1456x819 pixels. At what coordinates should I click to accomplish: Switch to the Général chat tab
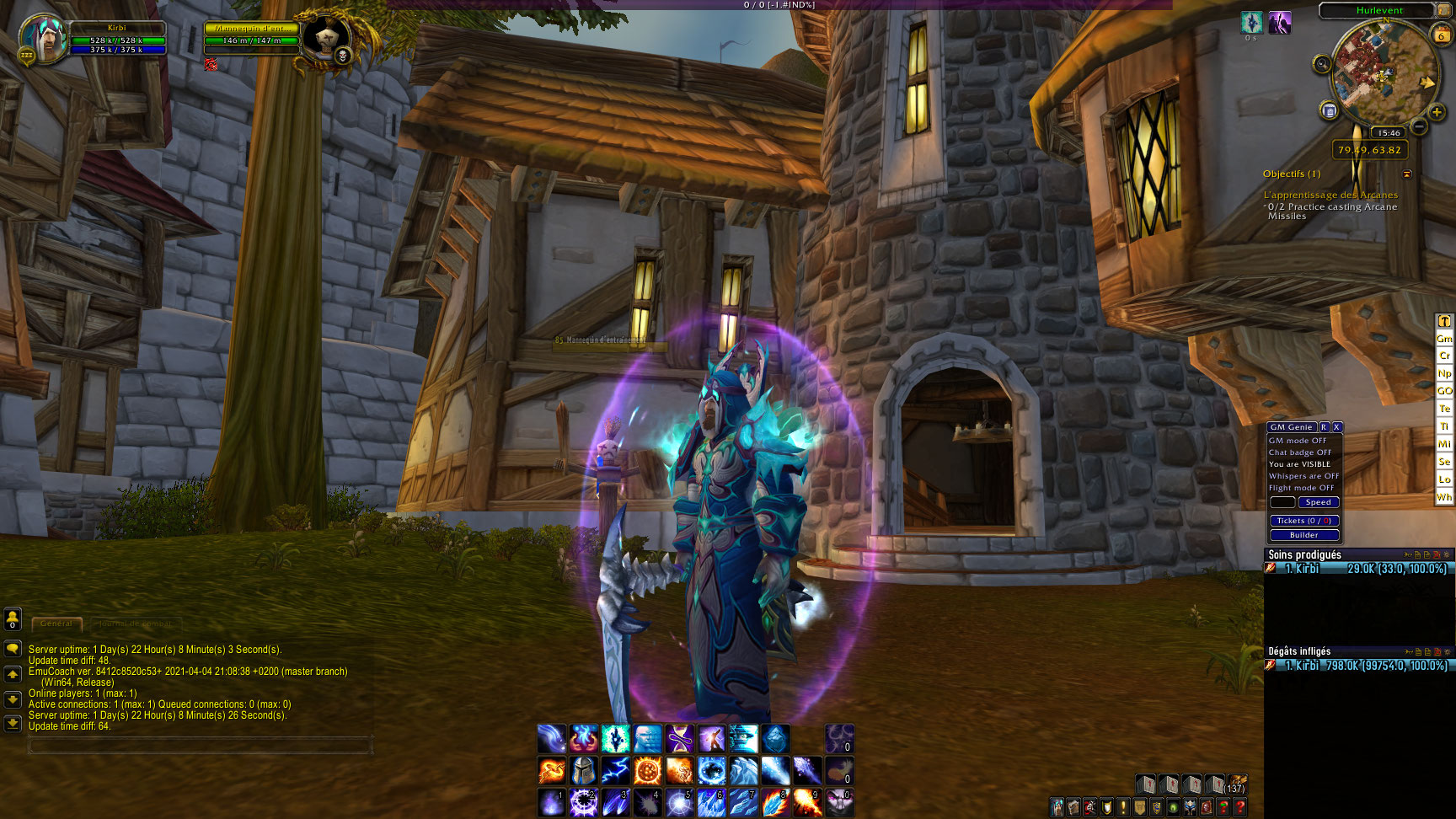tap(56, 624)
